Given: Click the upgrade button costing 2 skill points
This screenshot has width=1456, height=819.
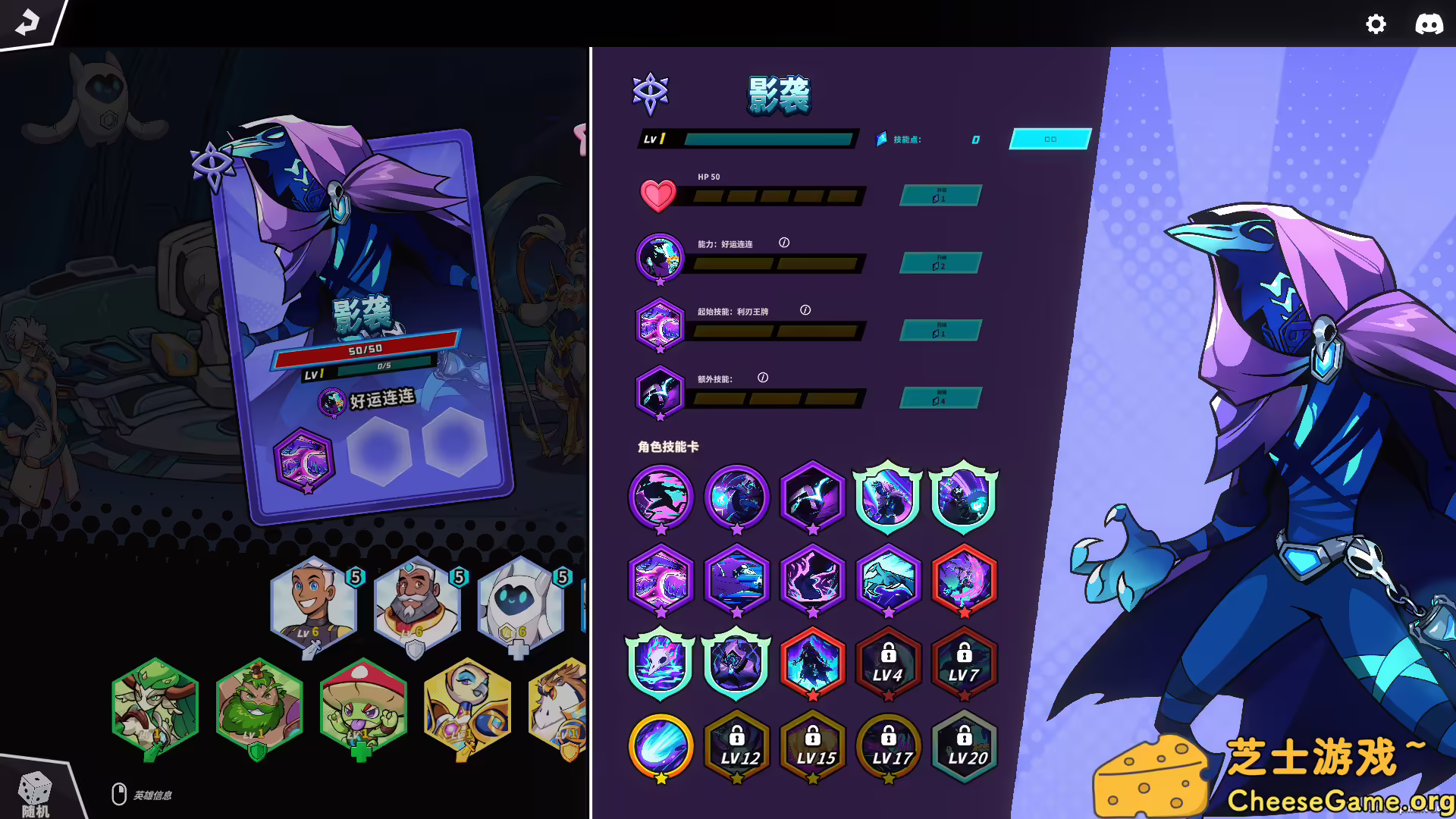Looking at the screenshot, I should [x=940, y=263].
